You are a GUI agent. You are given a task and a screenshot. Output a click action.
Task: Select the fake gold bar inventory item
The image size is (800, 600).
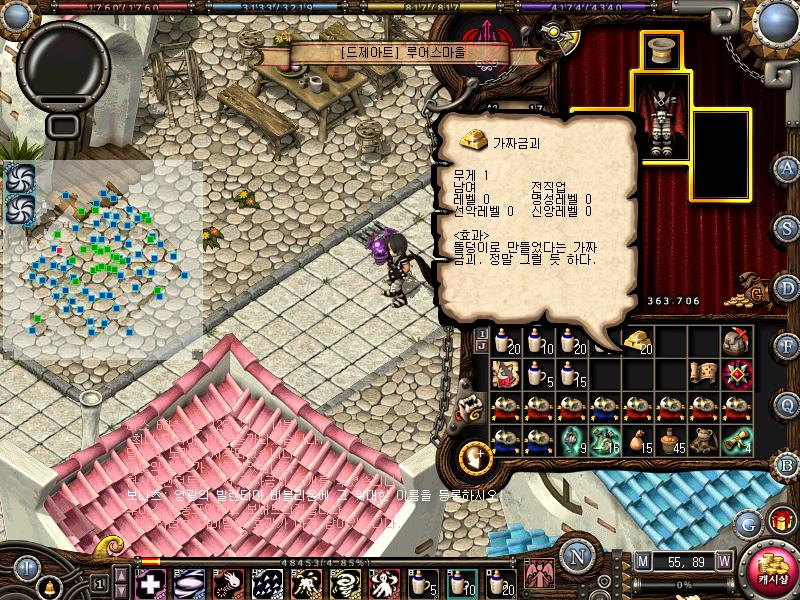pyautogui.click(x=637, y=342)
